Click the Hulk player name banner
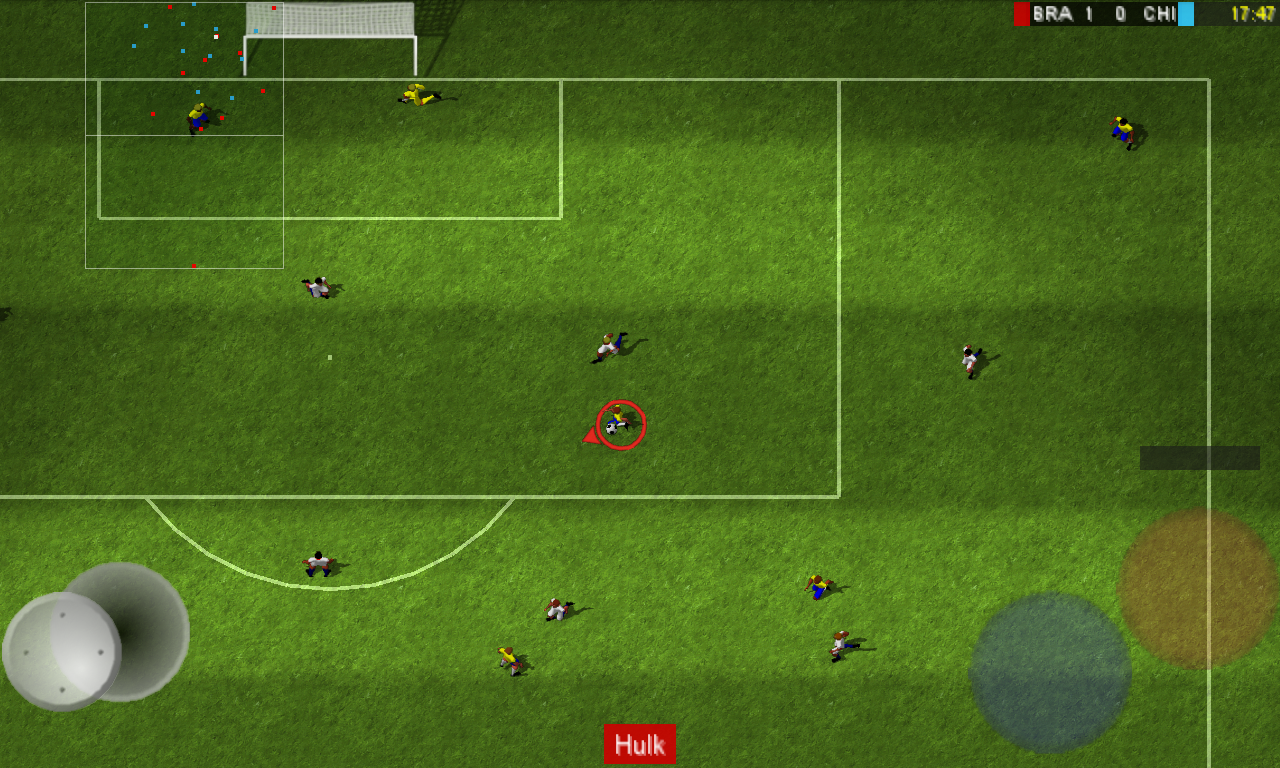This screenshot has width=1280, height=768. coord(640,744)
